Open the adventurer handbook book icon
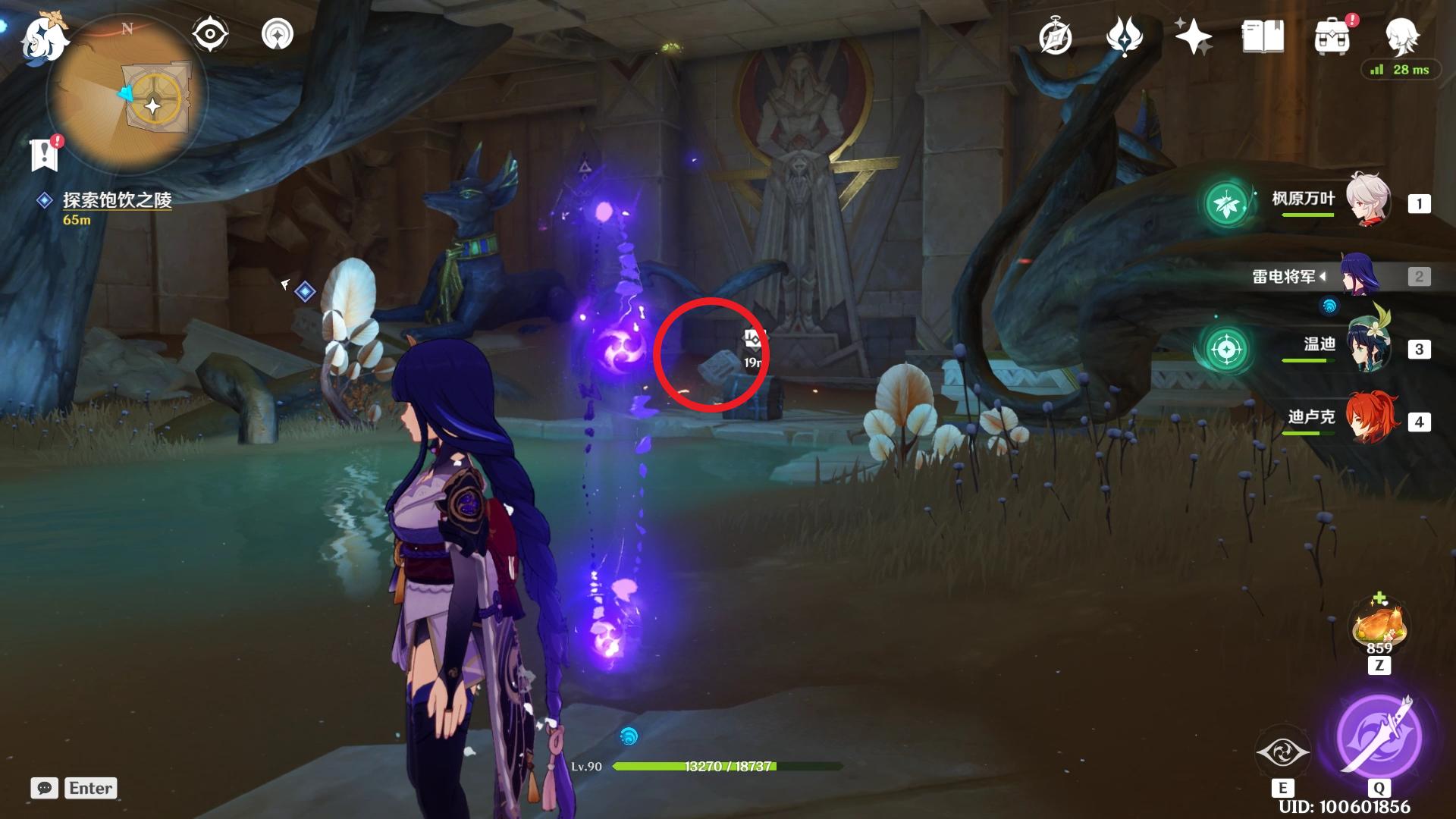The image size is (1456, 819). 1263,36
